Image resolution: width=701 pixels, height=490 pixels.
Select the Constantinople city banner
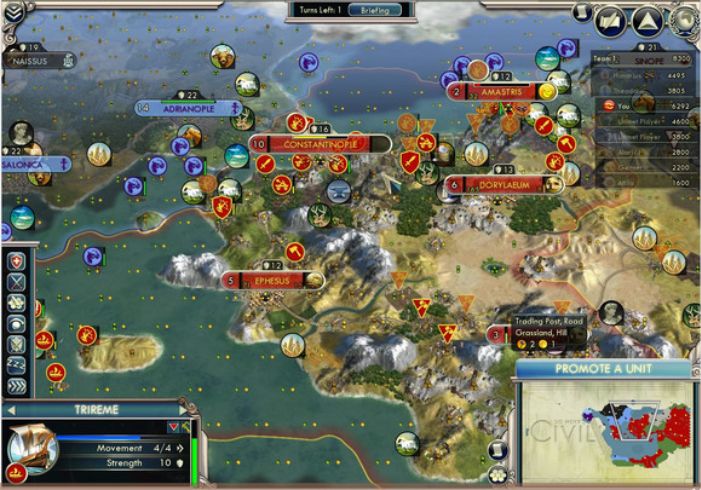pyautogui.click(x=313, y=144)
